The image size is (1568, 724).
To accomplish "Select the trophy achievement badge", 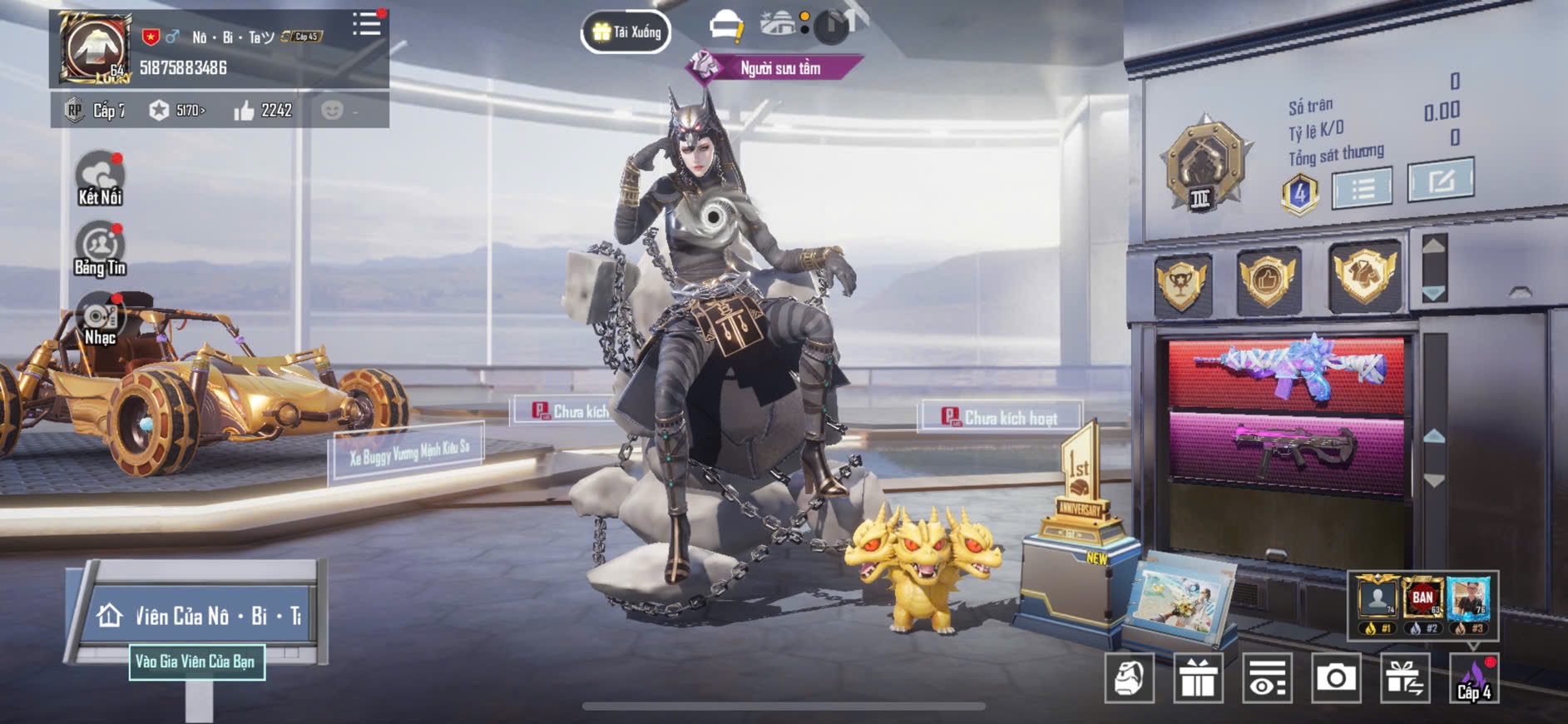I will (1182, 282).
